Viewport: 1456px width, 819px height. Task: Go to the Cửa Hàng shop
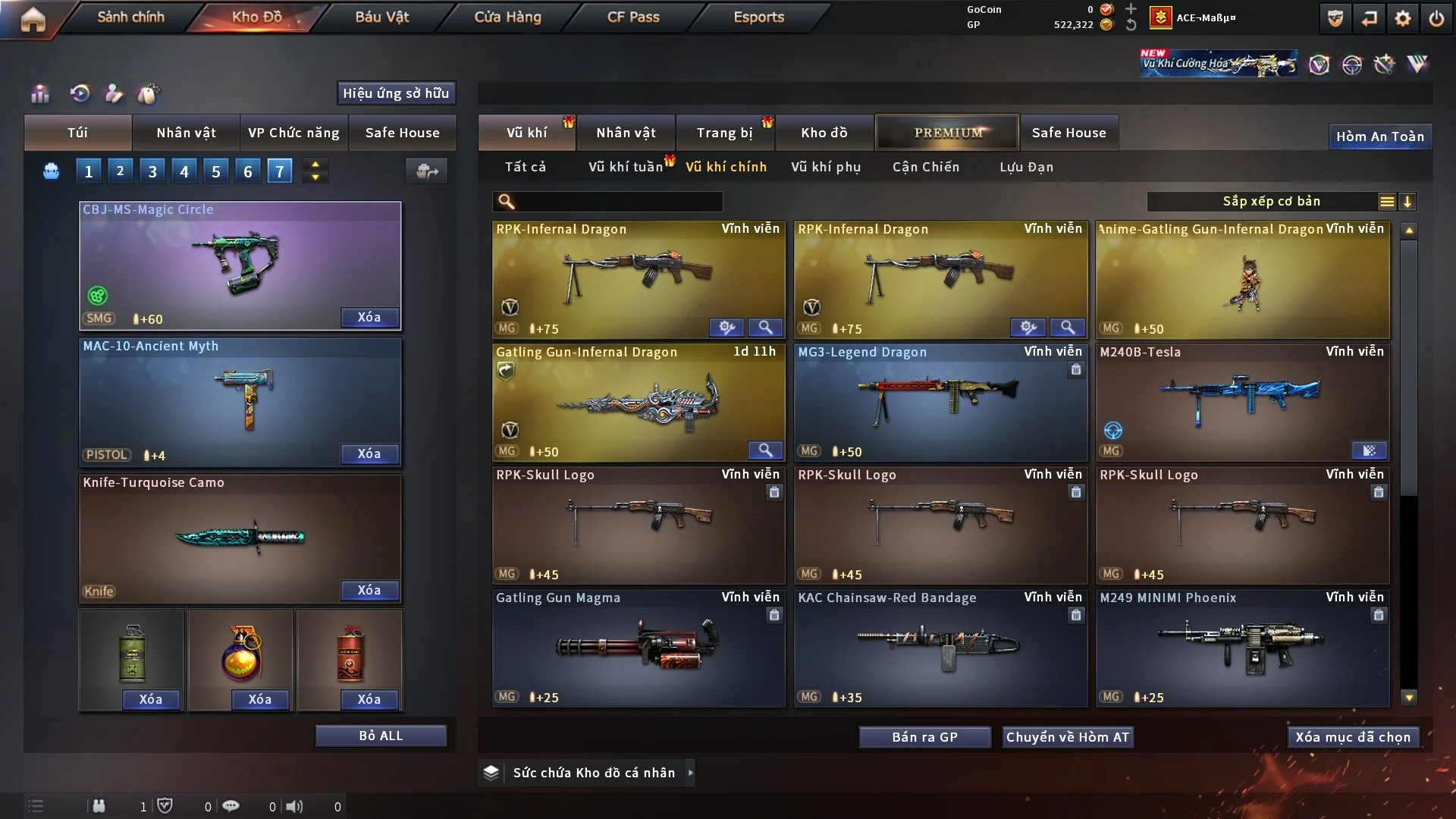pyautogui.click(x=507, y=17)
